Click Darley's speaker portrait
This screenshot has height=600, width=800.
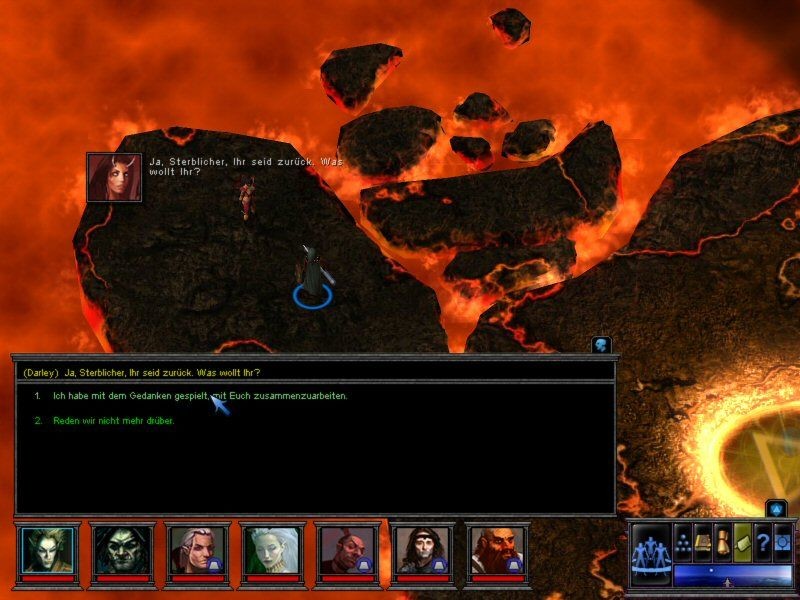114,177
